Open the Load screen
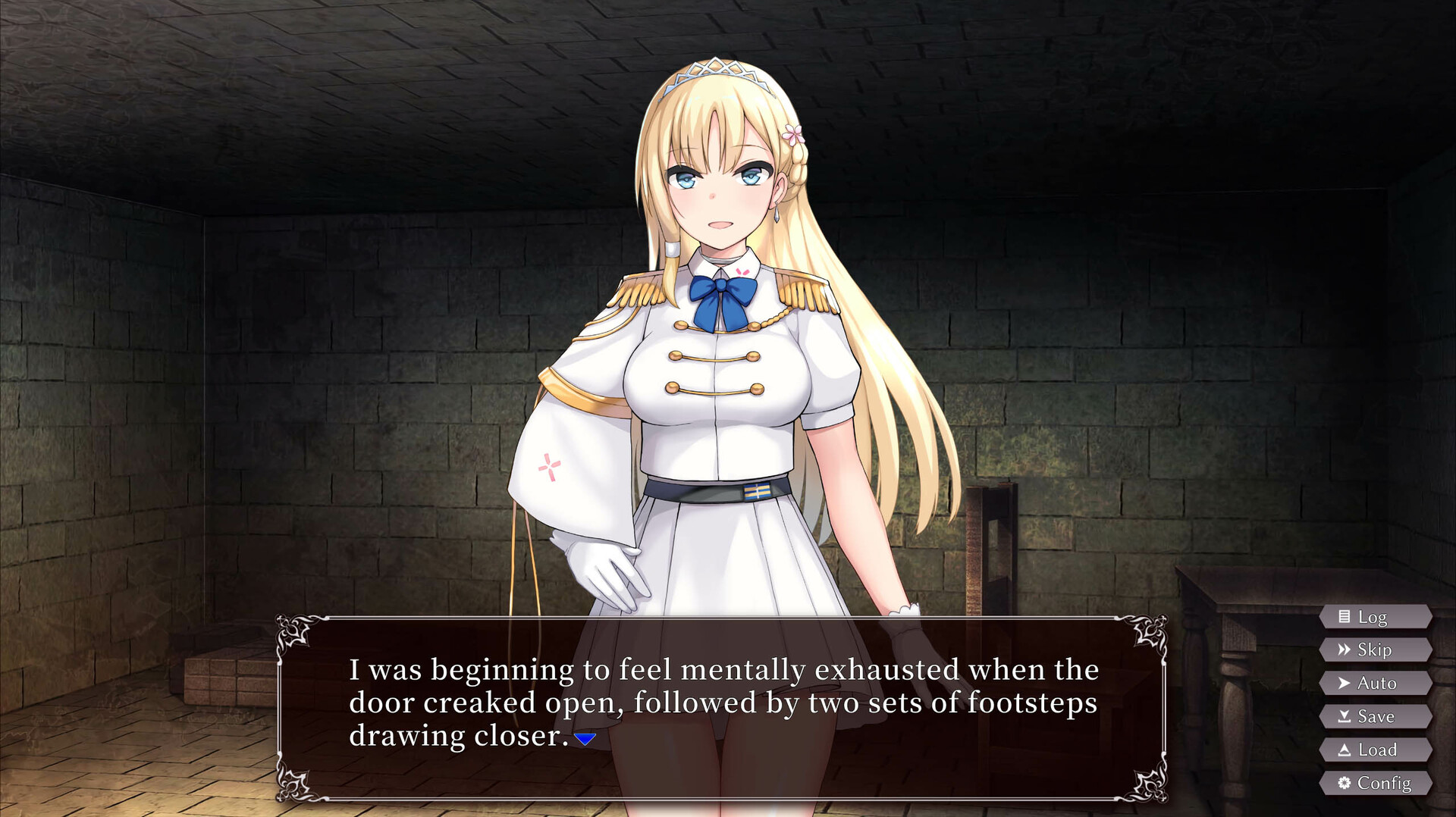This screenshot has height=817, width=1456. 1376,750
